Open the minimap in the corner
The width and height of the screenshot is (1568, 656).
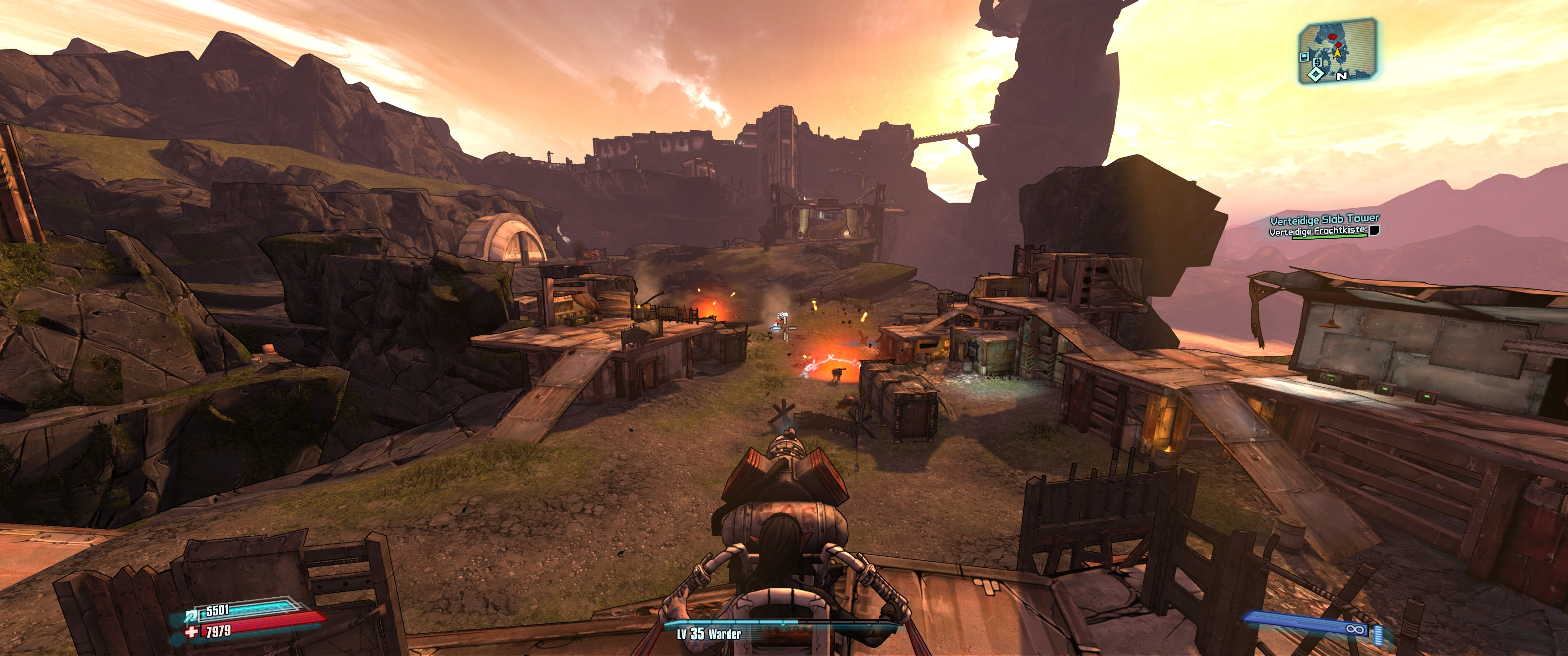pyautogui.click(x=1337, y=51)
